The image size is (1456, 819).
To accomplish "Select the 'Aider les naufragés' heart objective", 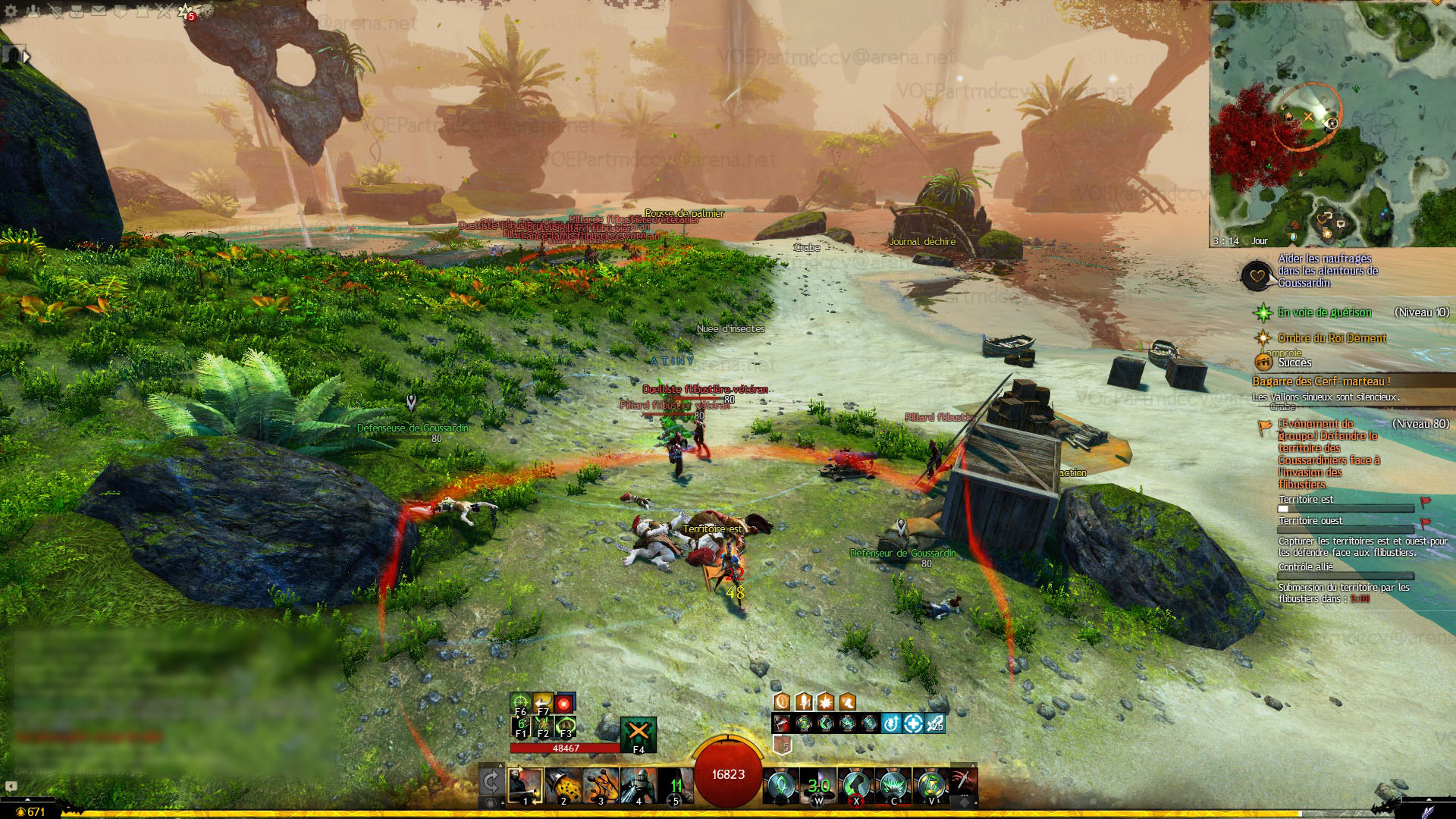I will (x=1257, y=275).
